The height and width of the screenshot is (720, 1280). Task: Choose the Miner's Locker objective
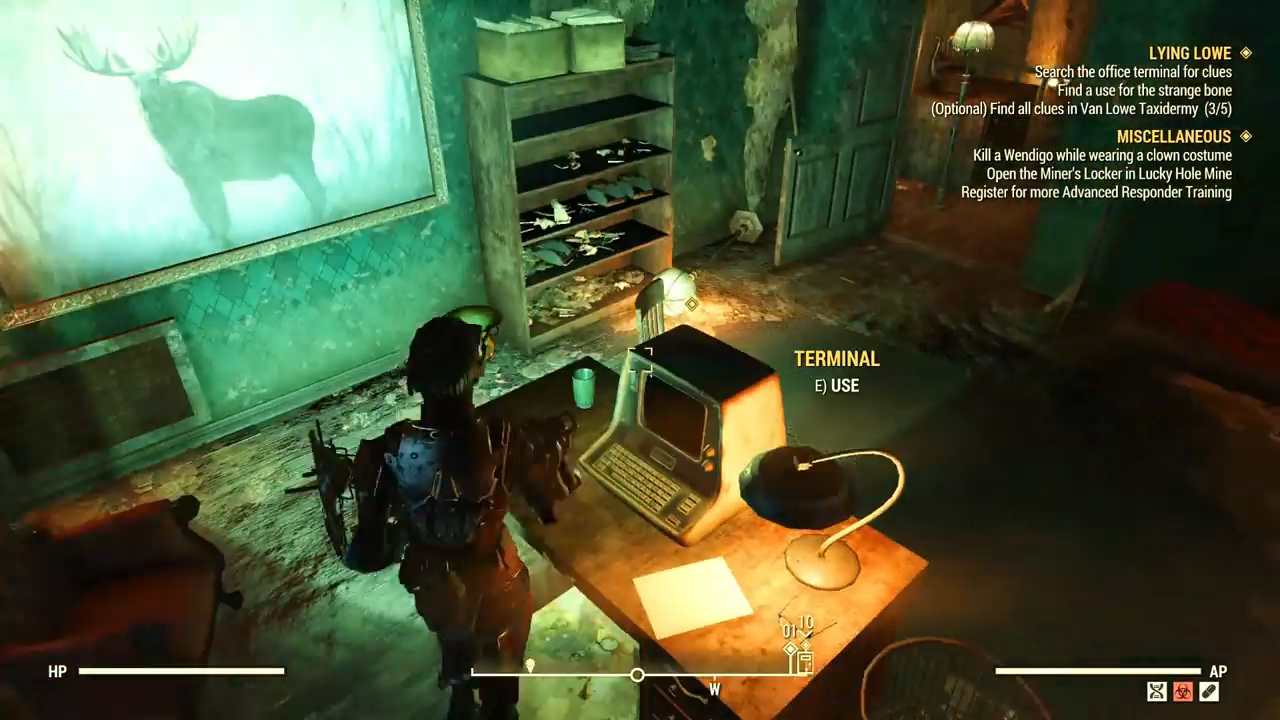click(1109, 173)
